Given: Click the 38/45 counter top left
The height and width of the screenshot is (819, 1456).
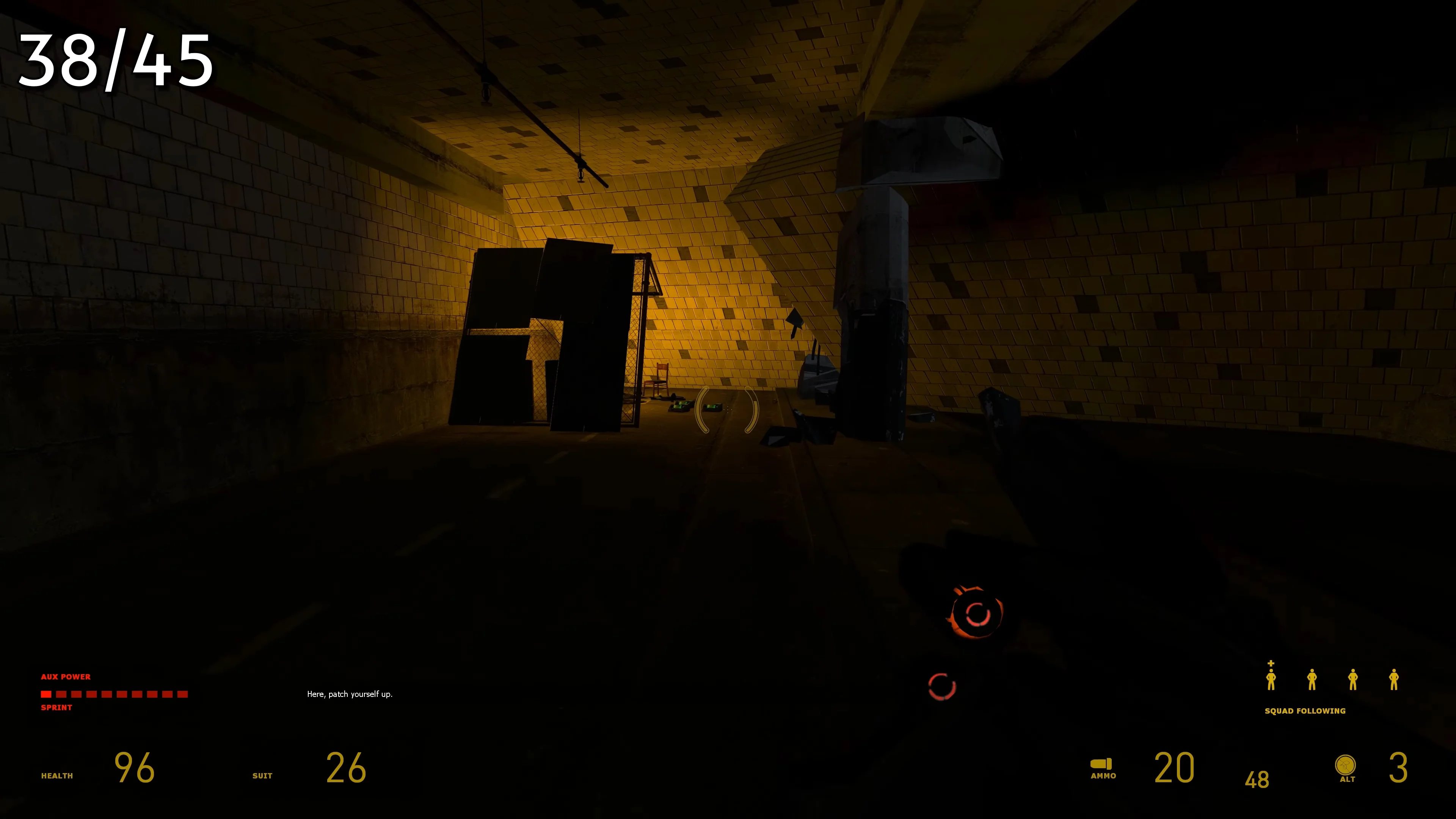Looking at the screenshot, I should coord(116,61).
